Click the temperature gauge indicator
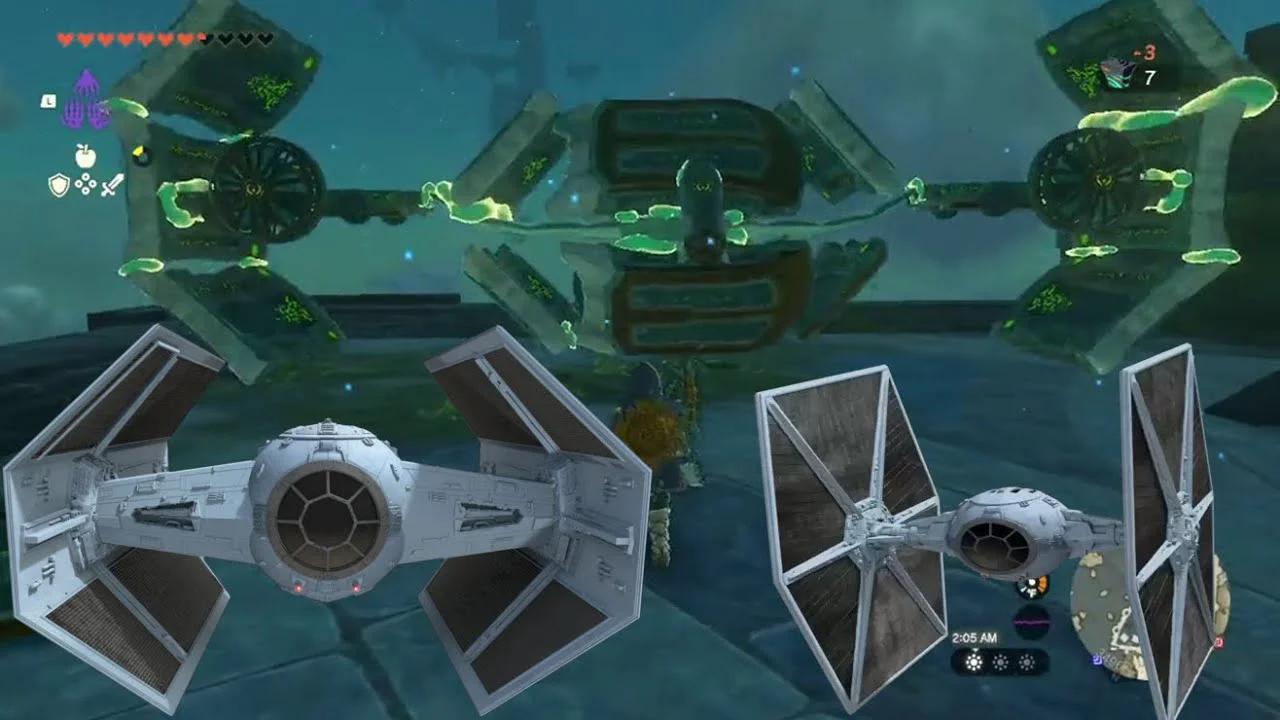The image size is (1280, 720). click(x=1031, y=587)
